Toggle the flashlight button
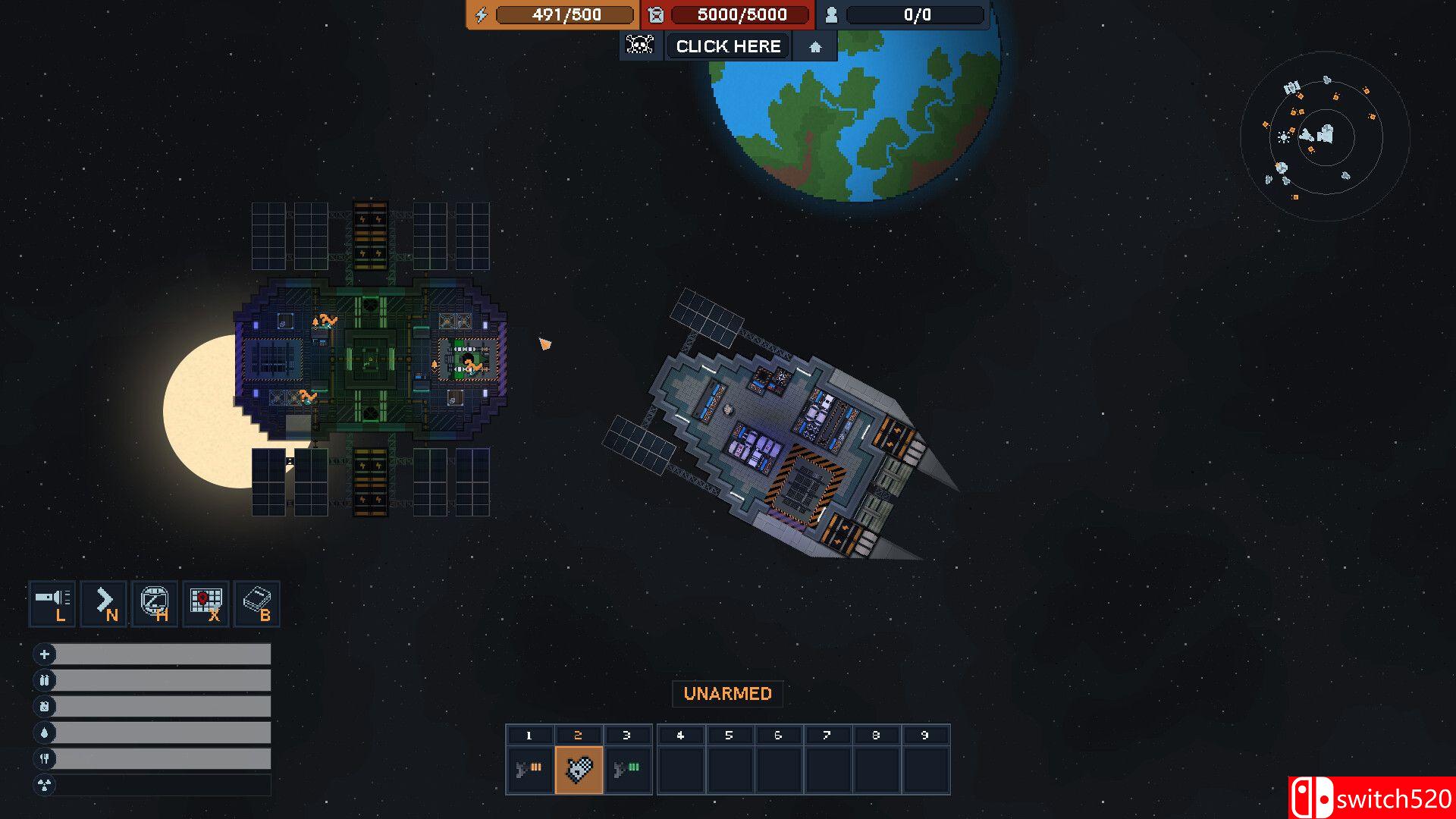1456x819 pixels. 52,604
